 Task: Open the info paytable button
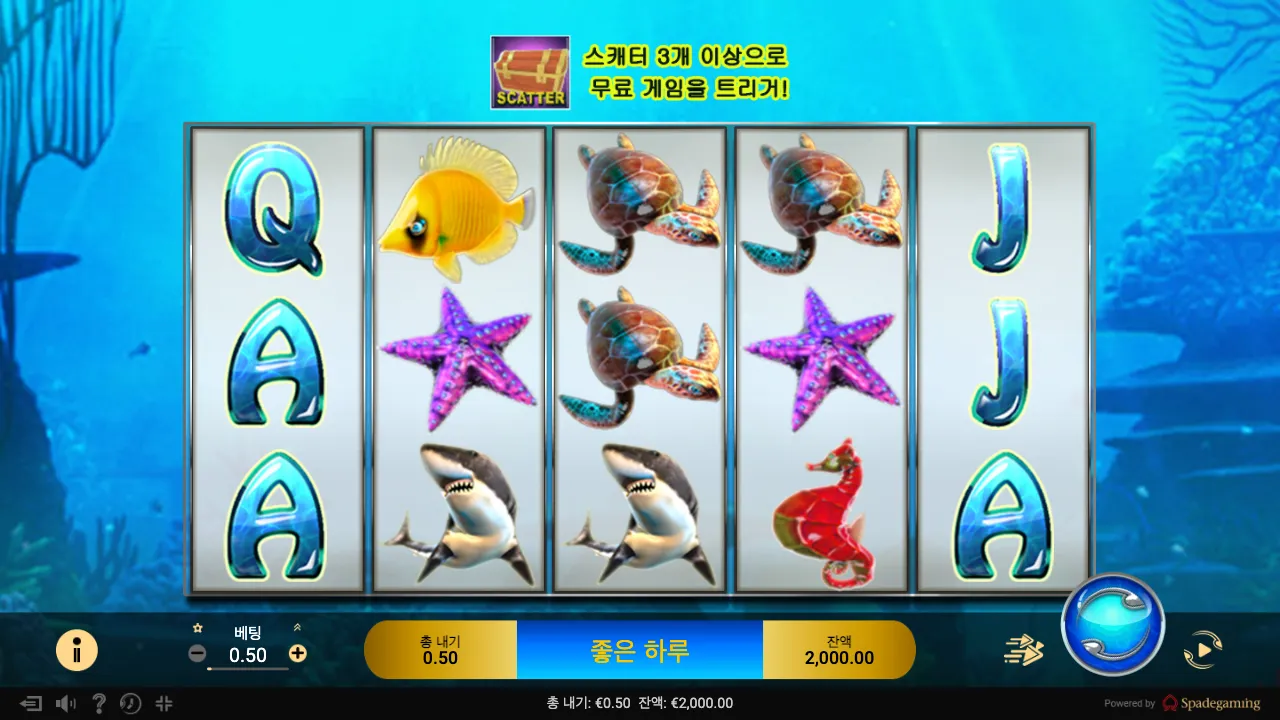77,651
